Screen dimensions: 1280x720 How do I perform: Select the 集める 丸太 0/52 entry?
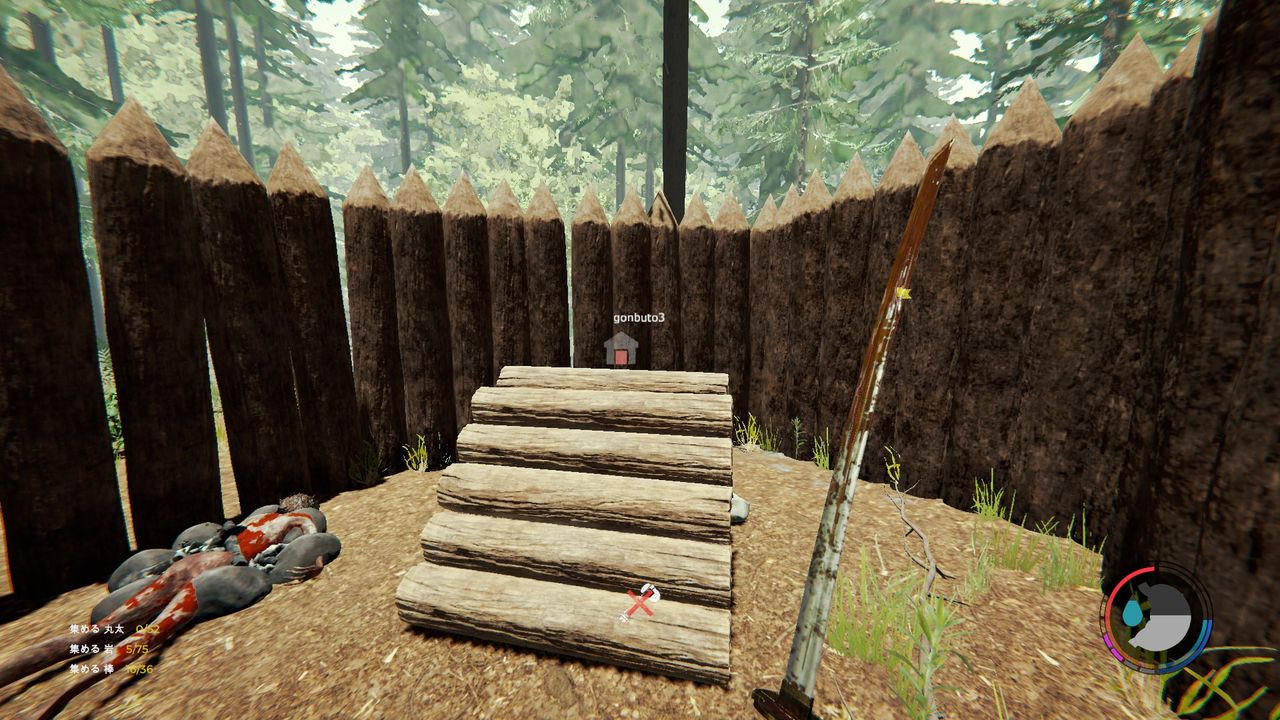coord(115,631)
